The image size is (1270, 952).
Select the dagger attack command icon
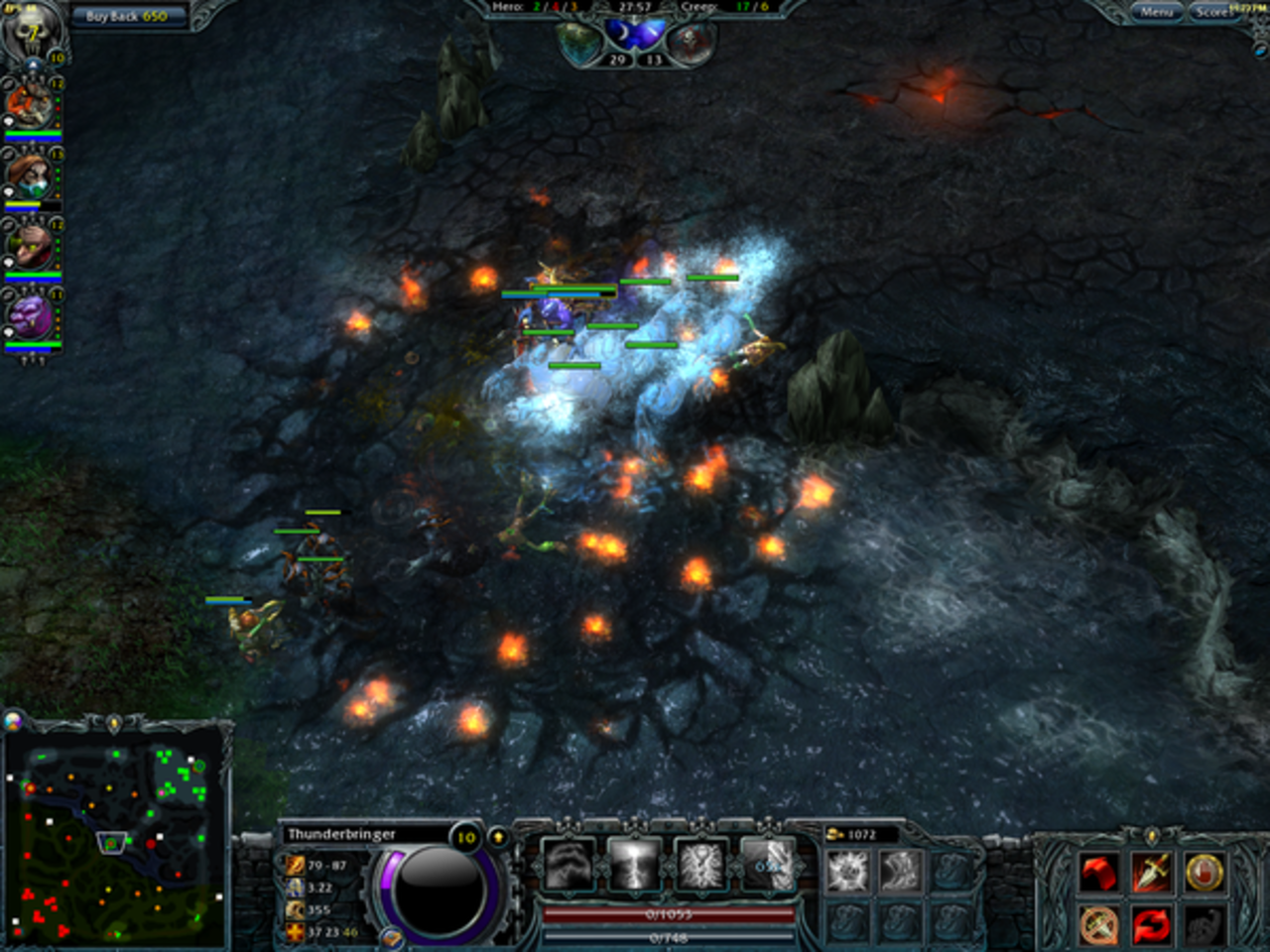[x=1153, y=872]
